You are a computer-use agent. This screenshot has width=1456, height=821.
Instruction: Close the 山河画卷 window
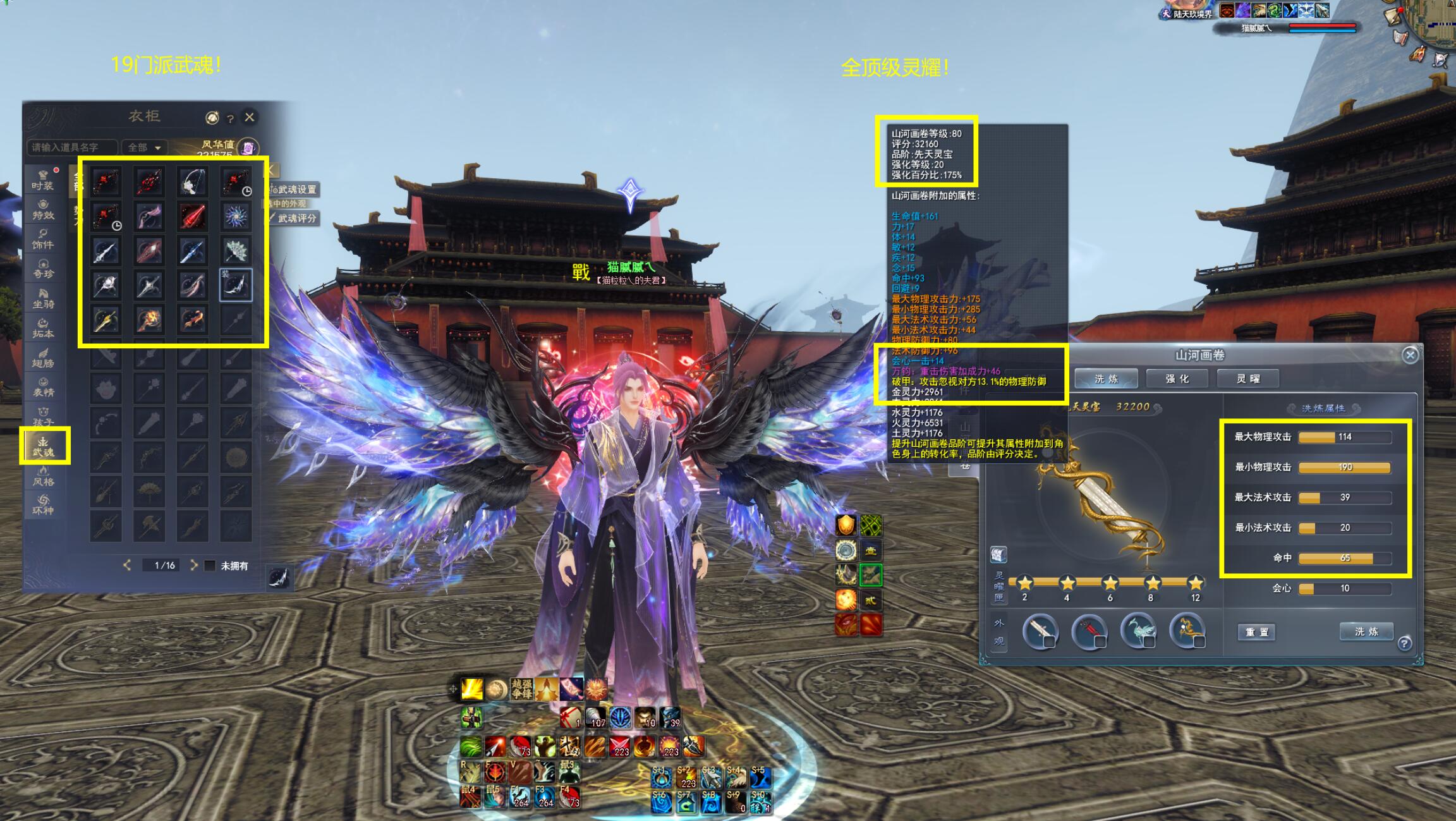coord(1410,355)
